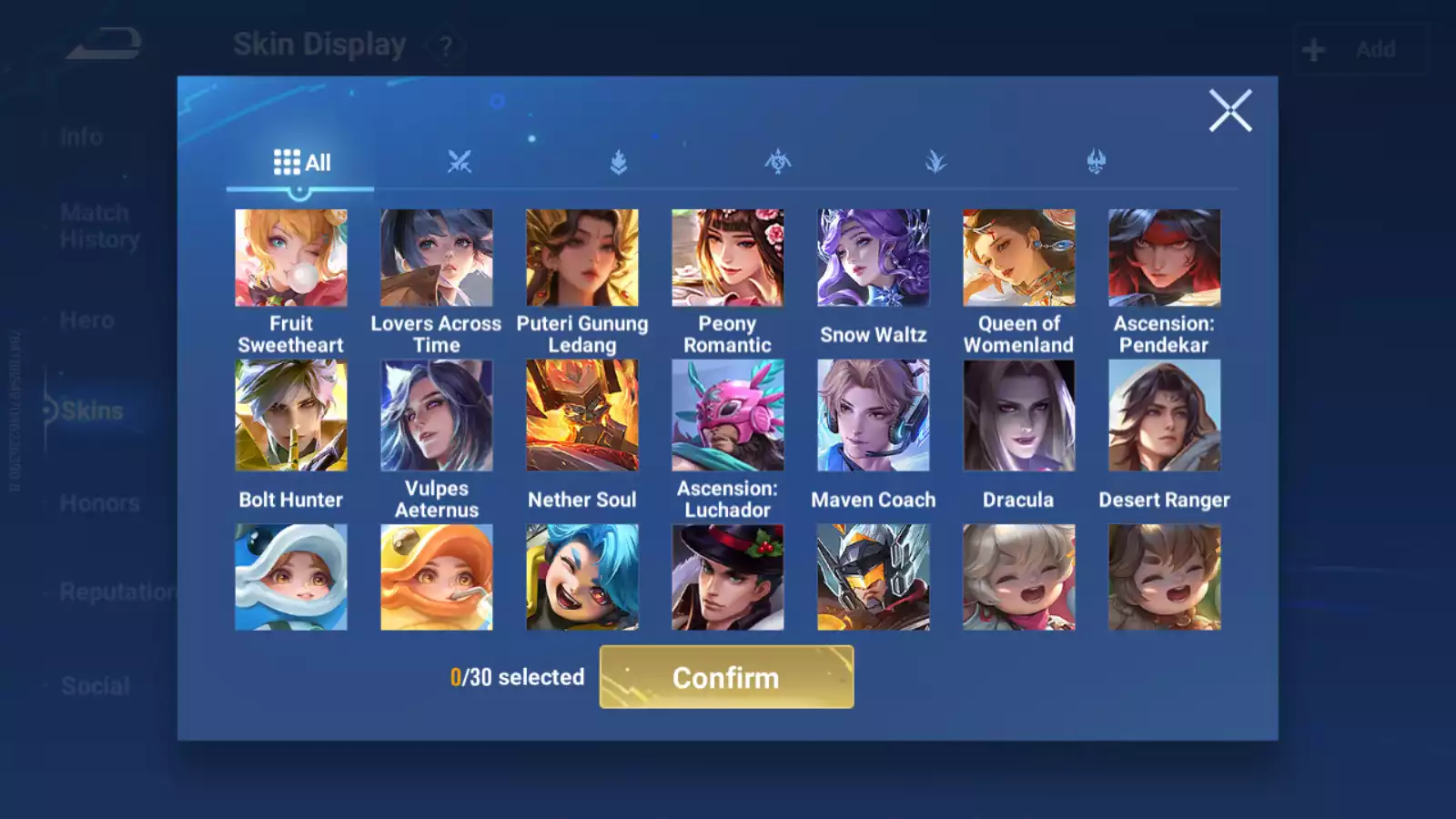This screenshot has height=819, width=1456.
Task: Select the Fruit Sweetheart skin
Action: 291,258
